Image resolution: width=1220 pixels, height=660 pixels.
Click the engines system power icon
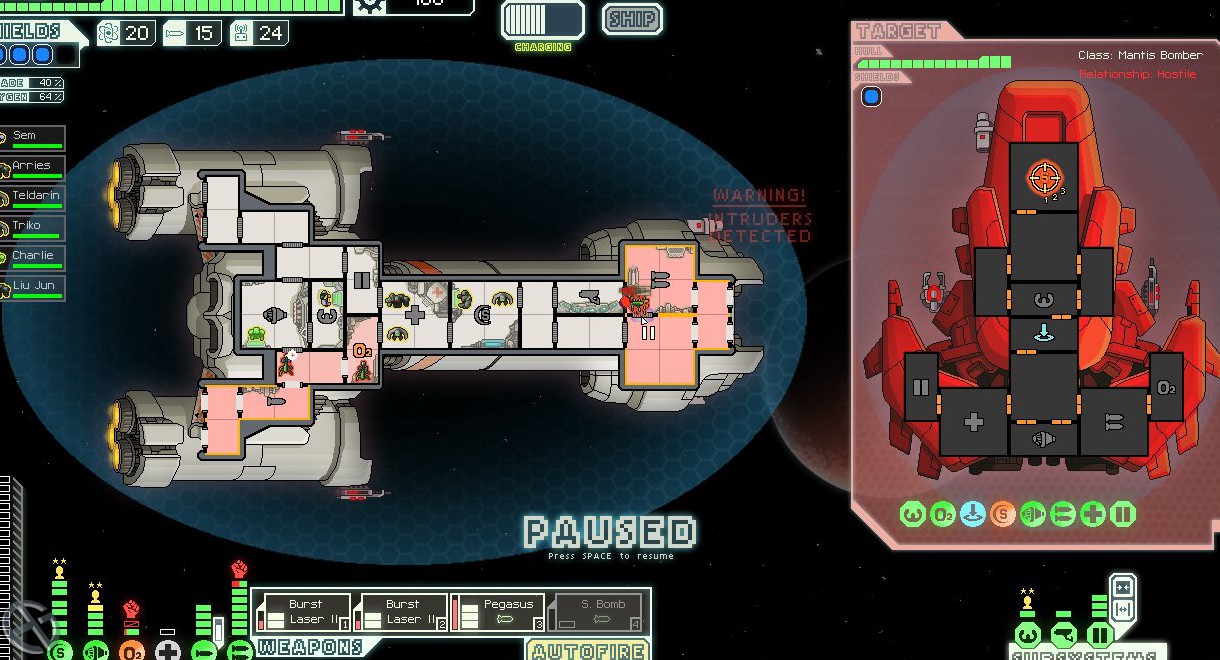pyautogui.click(x=96, y=651)
